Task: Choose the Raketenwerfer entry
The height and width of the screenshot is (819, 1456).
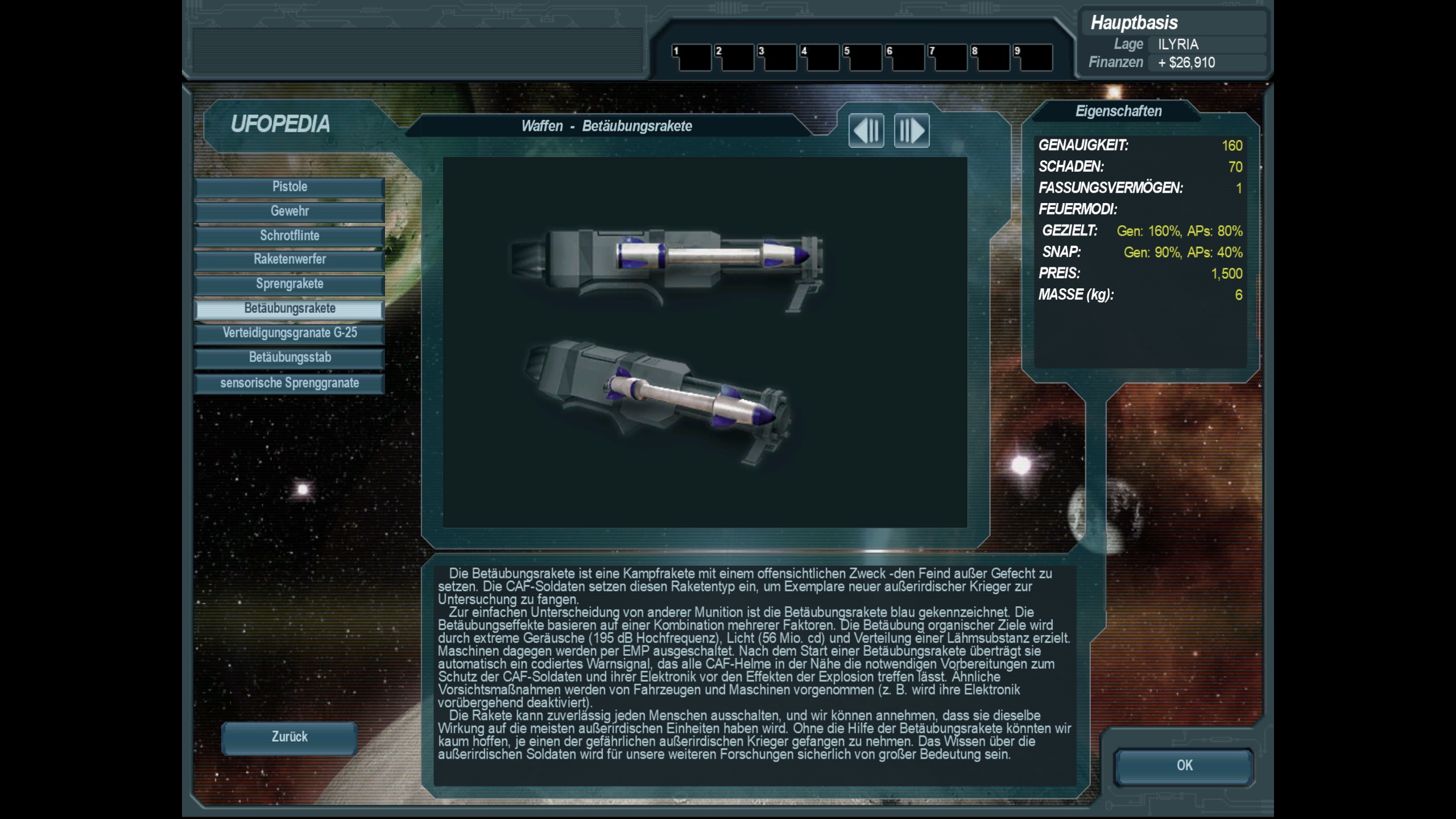Action: tap(289, 260)
